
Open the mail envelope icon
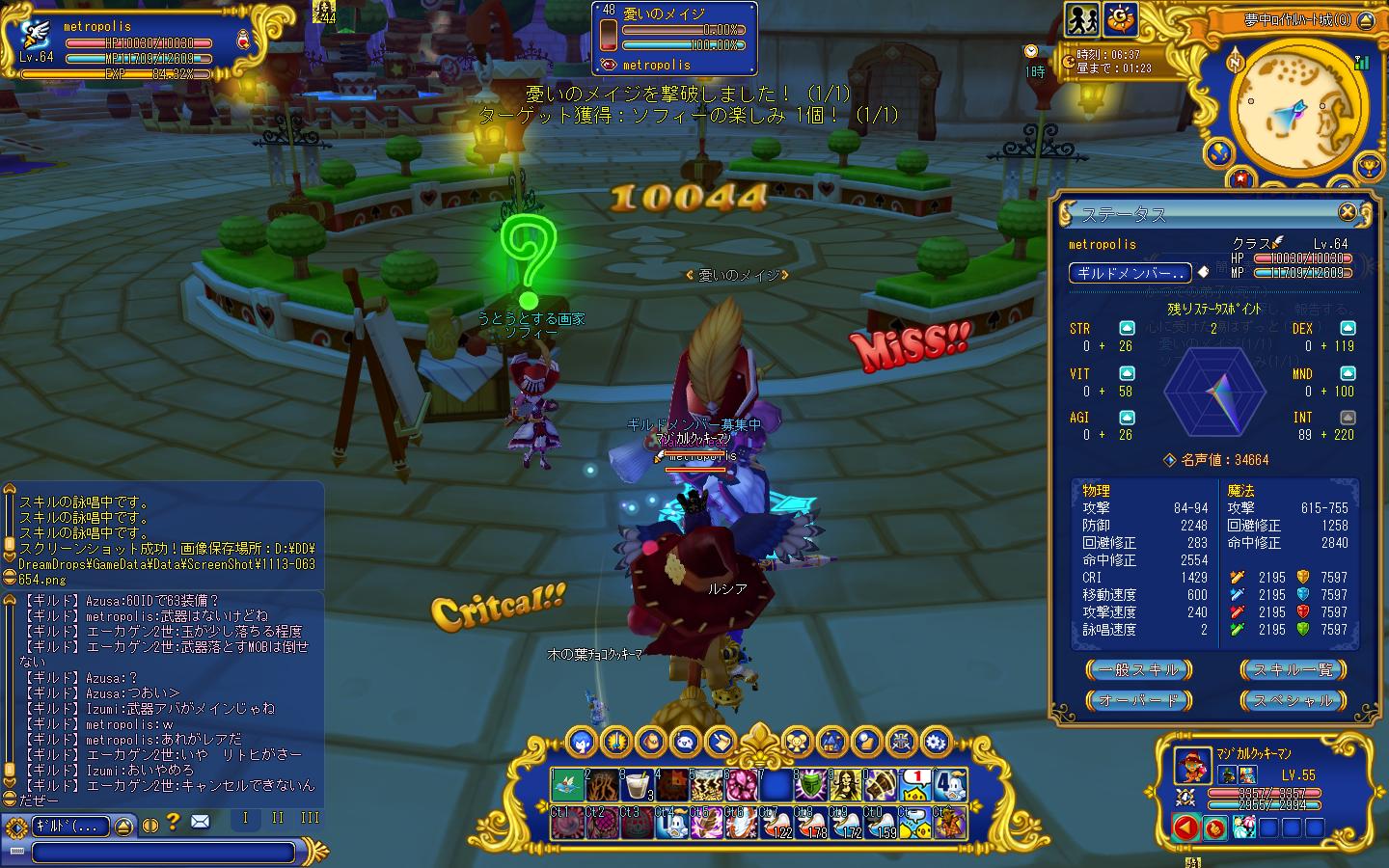click(200, 823)
